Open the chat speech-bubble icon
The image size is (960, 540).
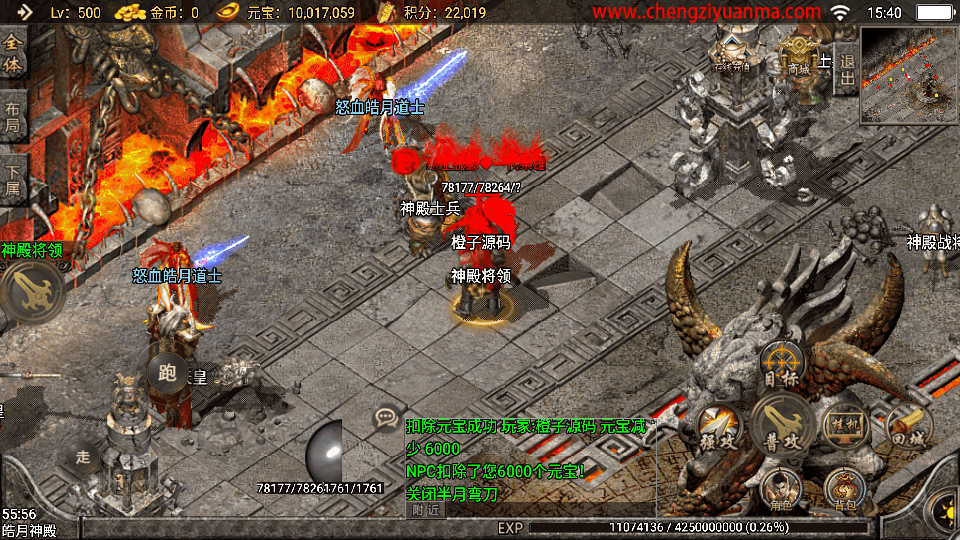pos(386,417)
